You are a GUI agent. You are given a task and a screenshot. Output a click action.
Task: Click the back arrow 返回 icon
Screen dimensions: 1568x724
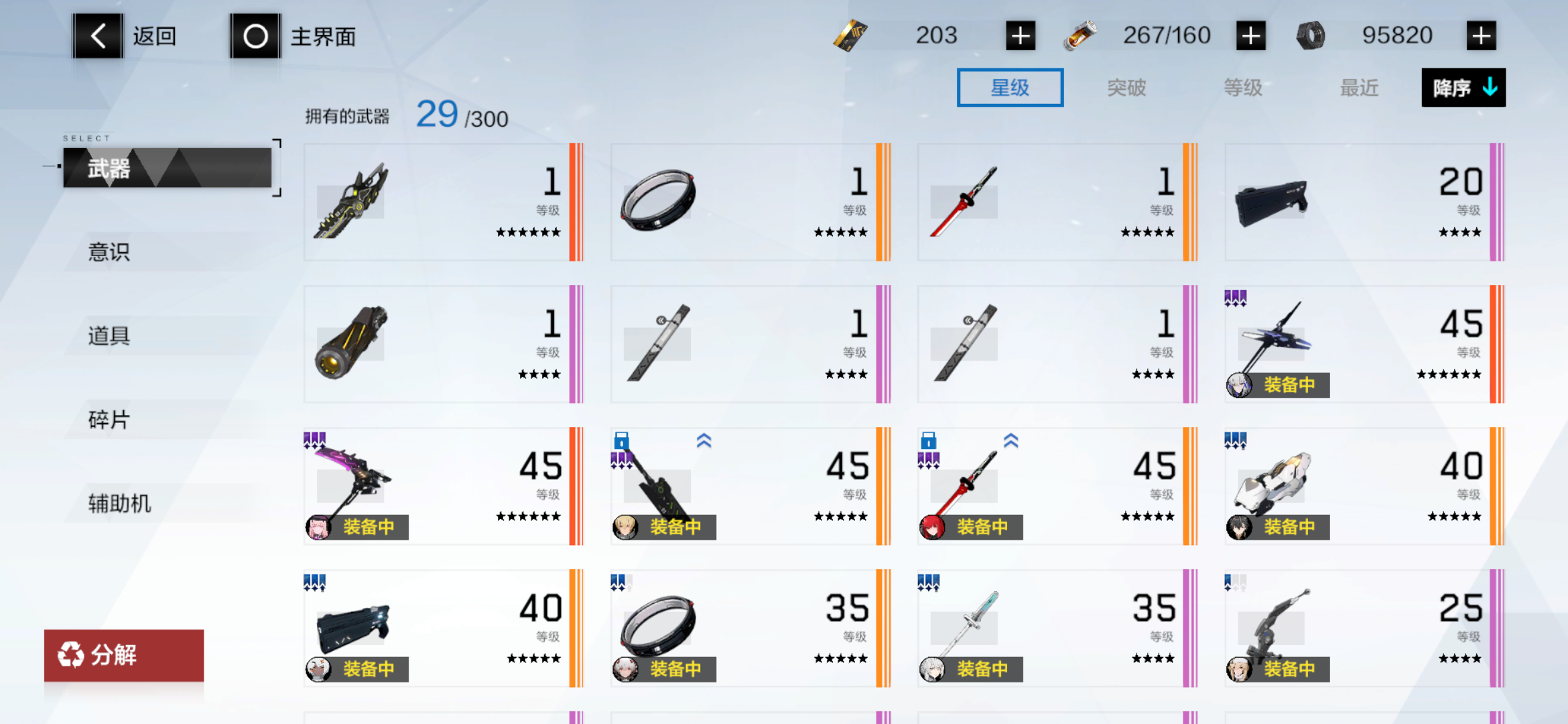click(97, 36)
